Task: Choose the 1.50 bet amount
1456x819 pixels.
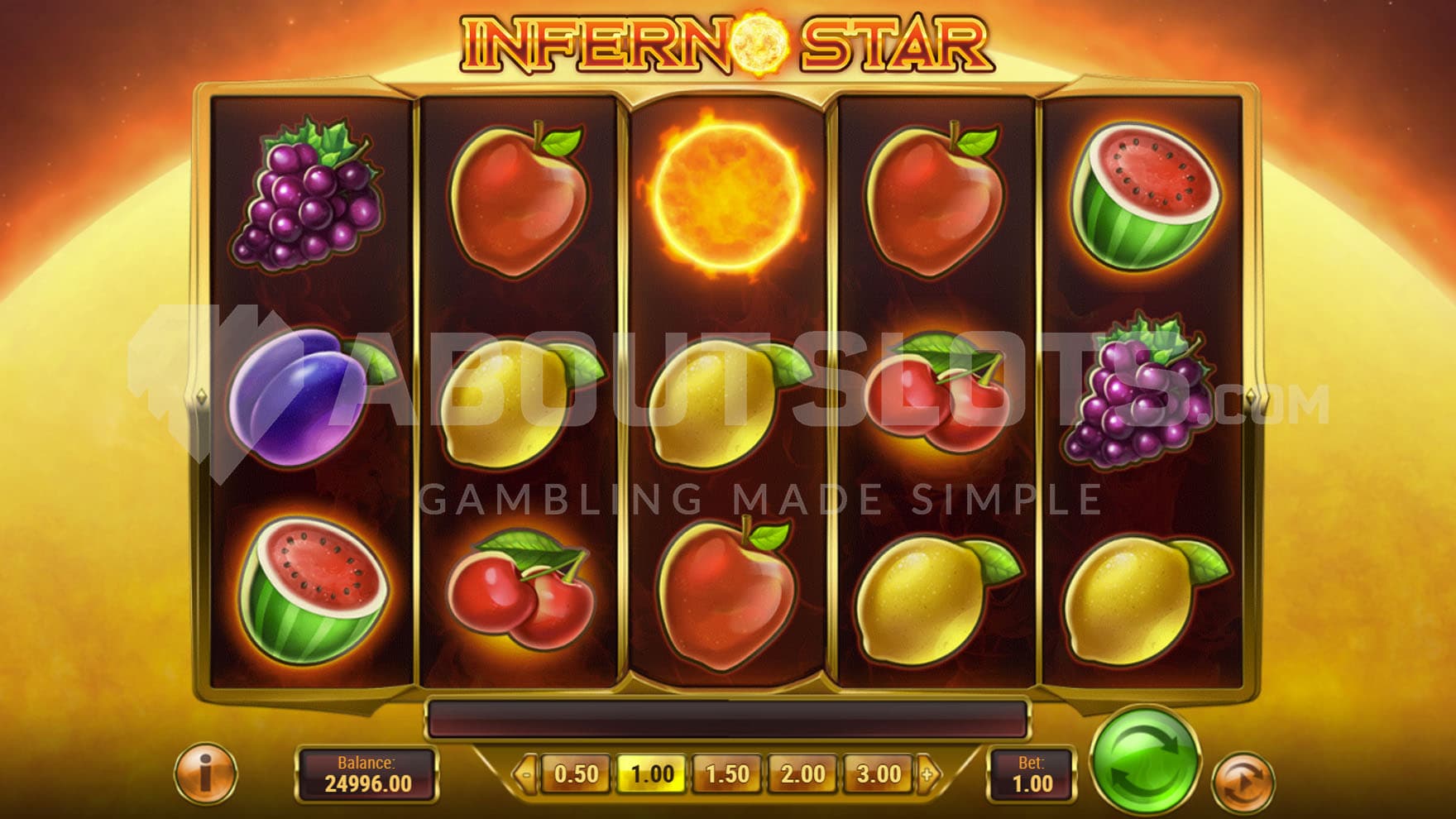Action: pos(727,774)
